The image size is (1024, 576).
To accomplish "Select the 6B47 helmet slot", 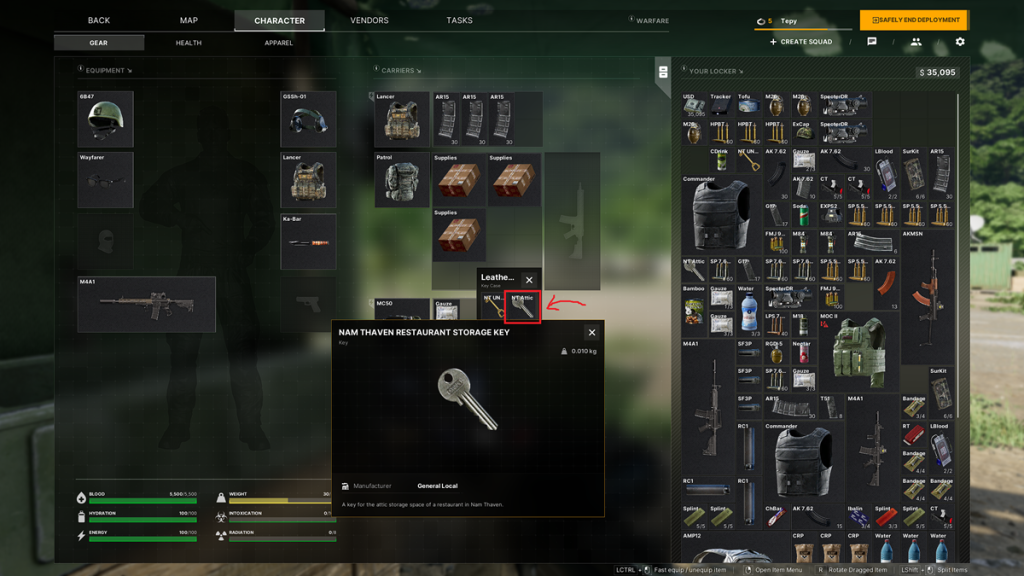I will pyautogui.click(x=105, y=121).
